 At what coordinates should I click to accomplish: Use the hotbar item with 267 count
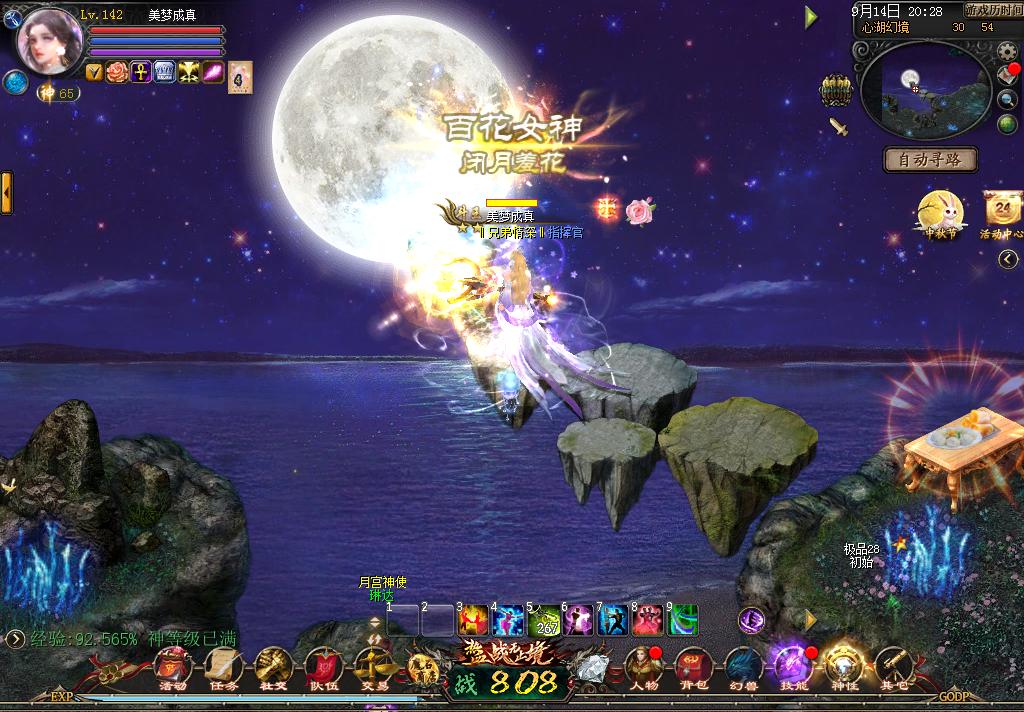[x=546, y=620]
